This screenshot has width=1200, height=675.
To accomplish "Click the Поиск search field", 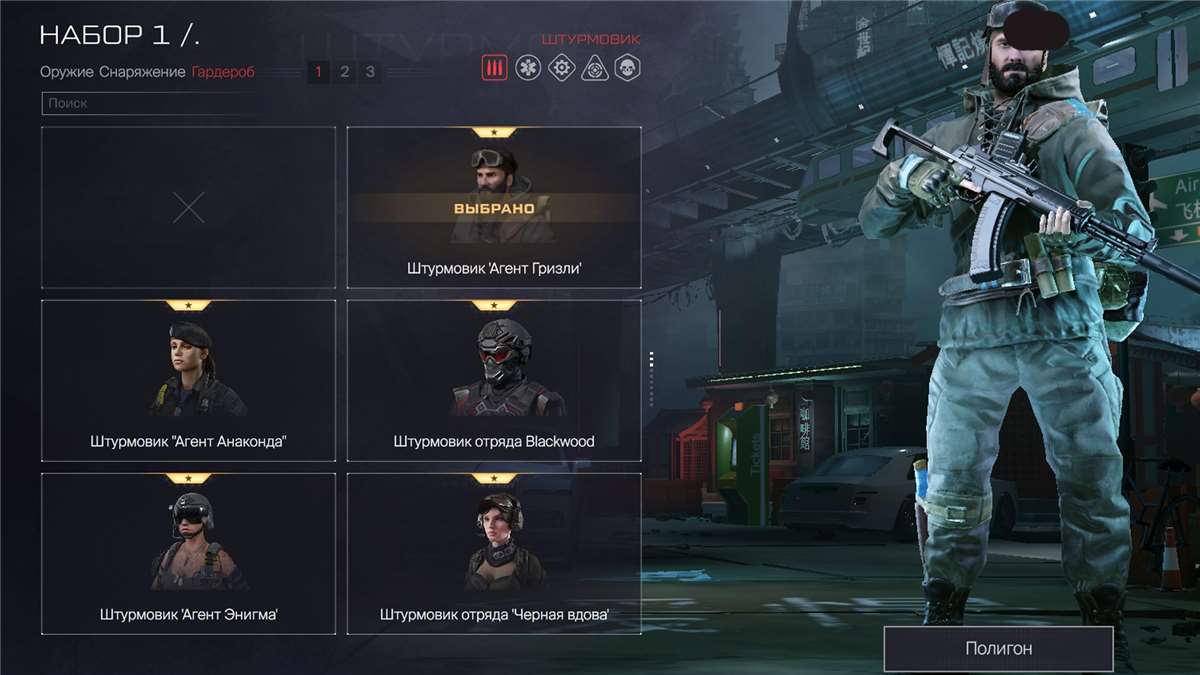I will pyautogui.click(x=145, y=103).
